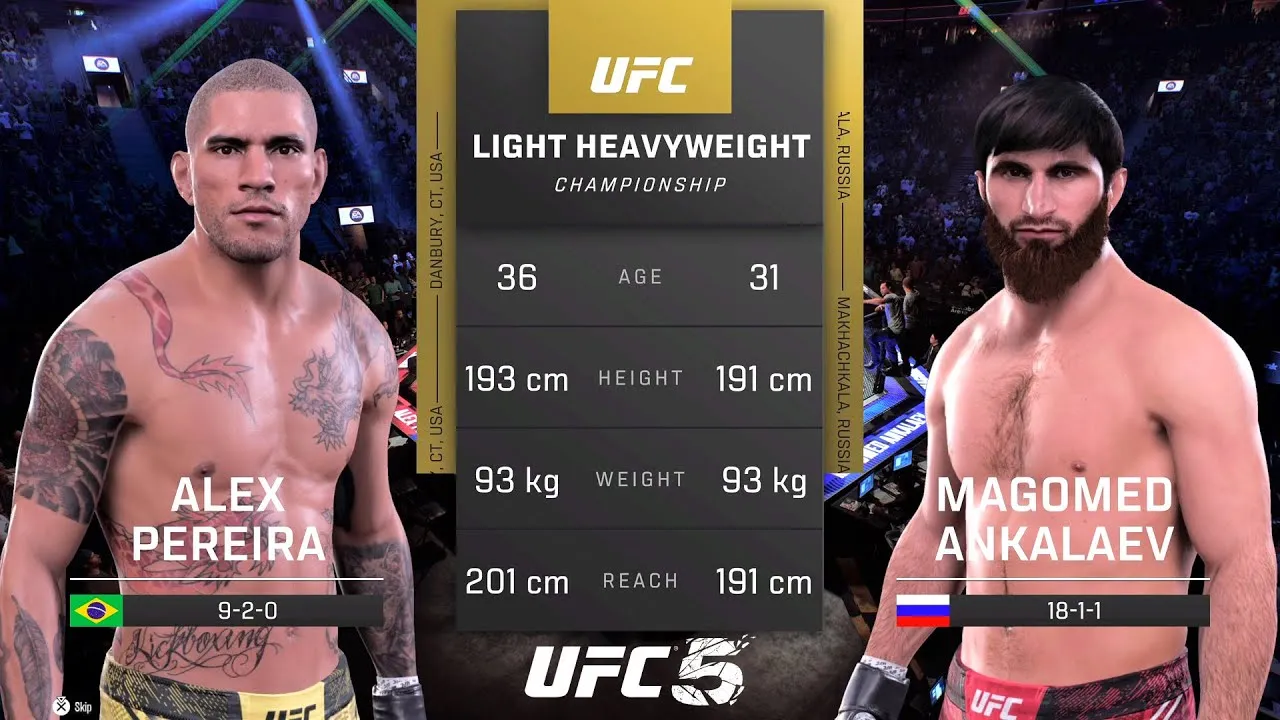Select the HEIGHT stat row
This screenshot has width=1280, height=720.
(640, 378)
